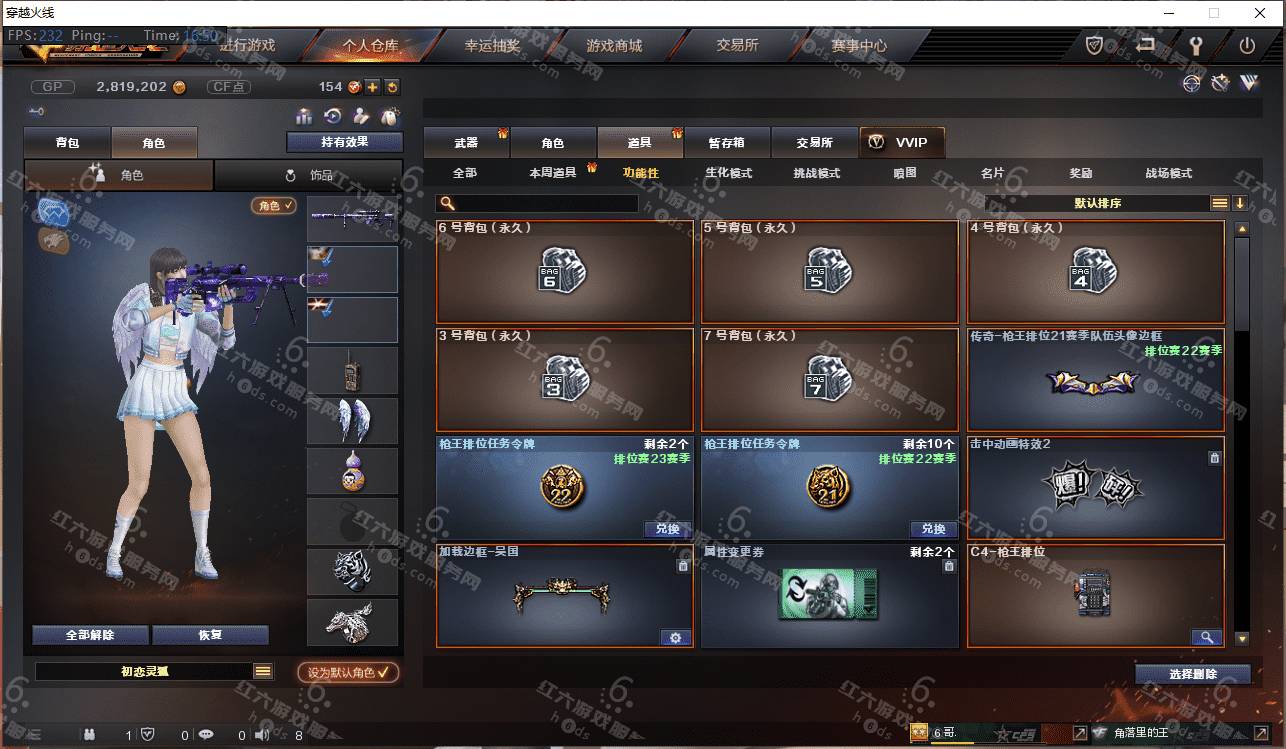Set current character as default

point(348,673)
